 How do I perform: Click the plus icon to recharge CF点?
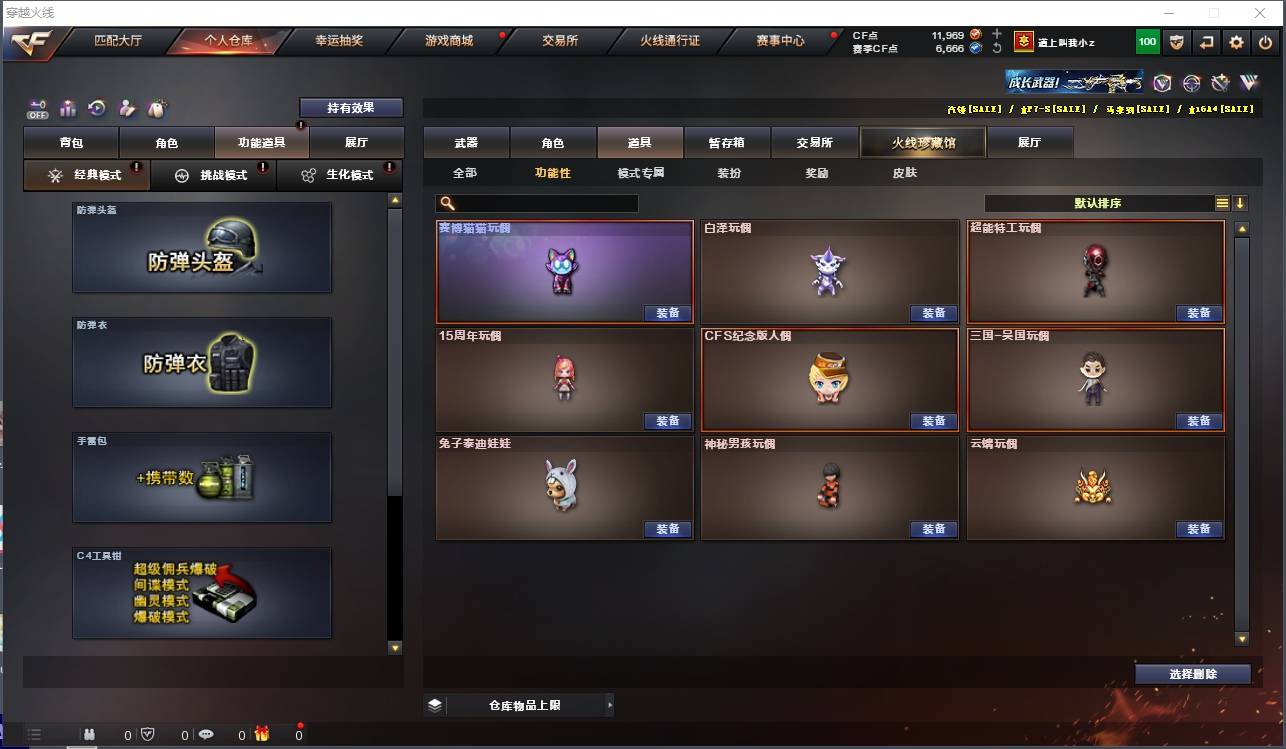[997, 34]
